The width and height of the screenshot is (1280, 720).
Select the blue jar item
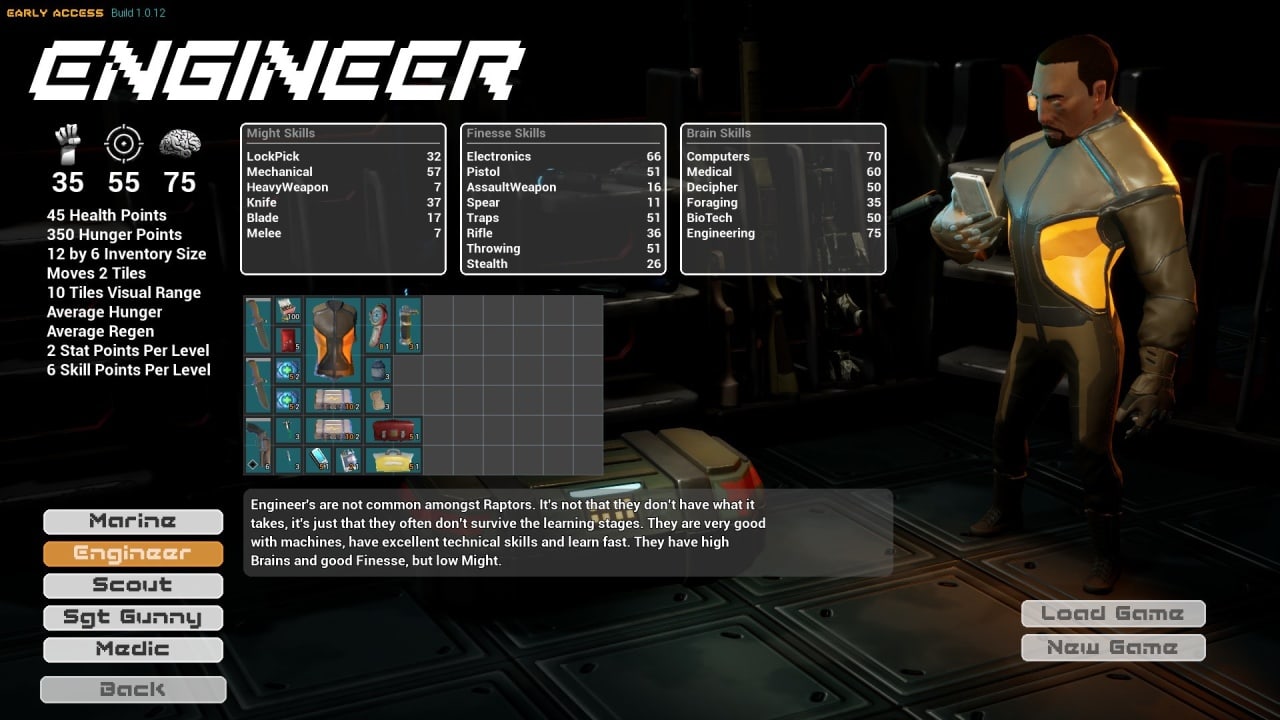pyautogui.click(x=378, y=370)
